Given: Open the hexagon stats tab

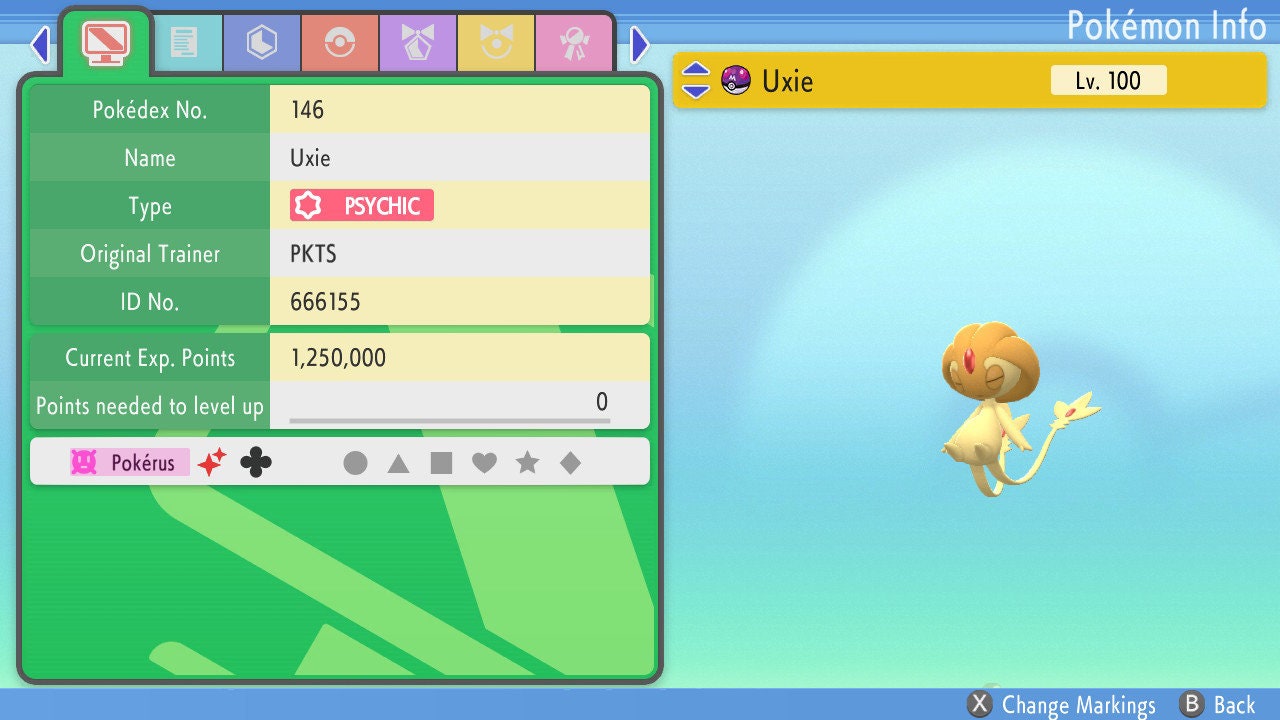Looking at the screenshot, I should (x=261, y=42).
